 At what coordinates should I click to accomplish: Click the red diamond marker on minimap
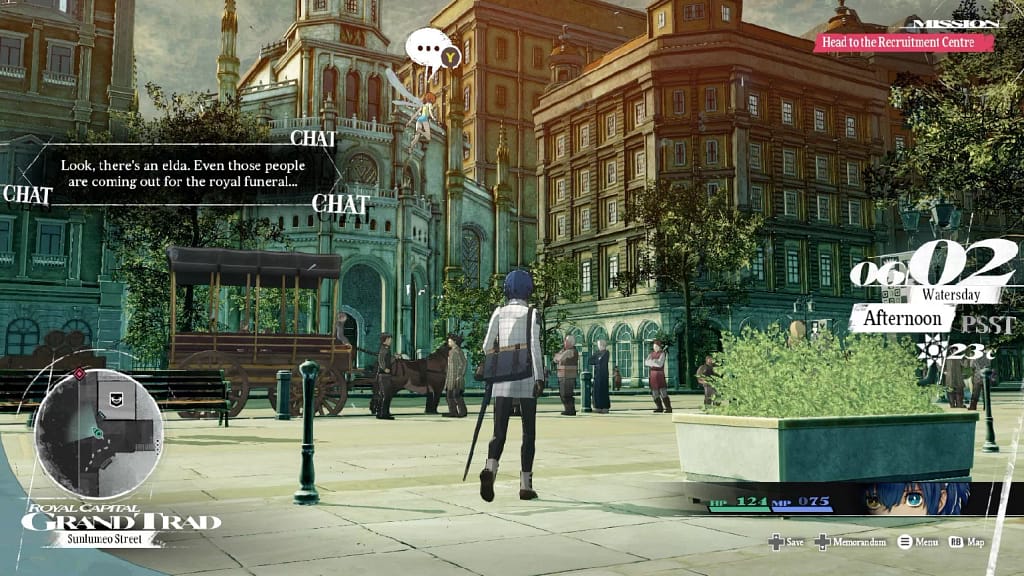[x=79, y=374]
